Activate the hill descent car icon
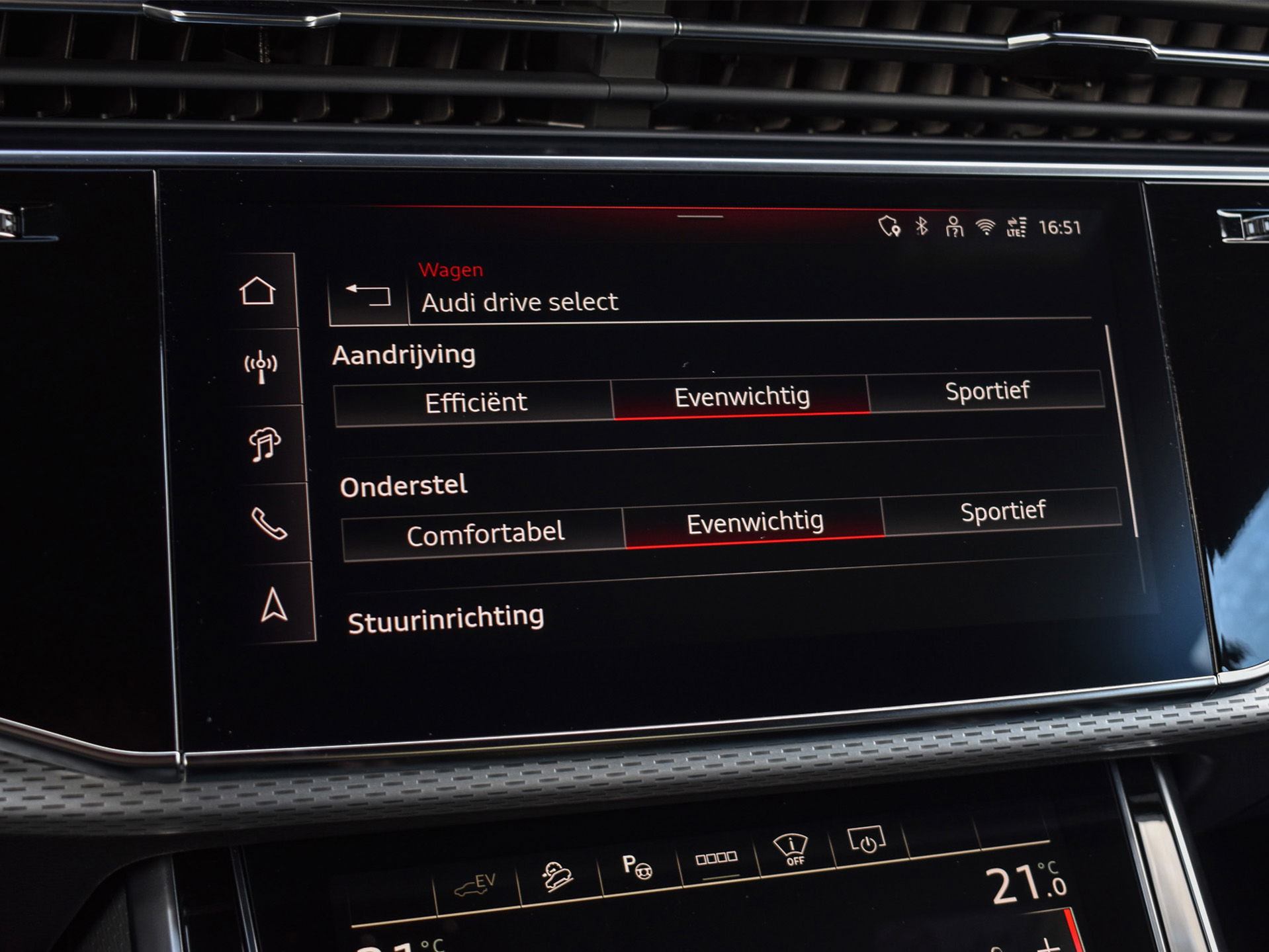This screenshot has width=1269, height=952. [557, 876]
